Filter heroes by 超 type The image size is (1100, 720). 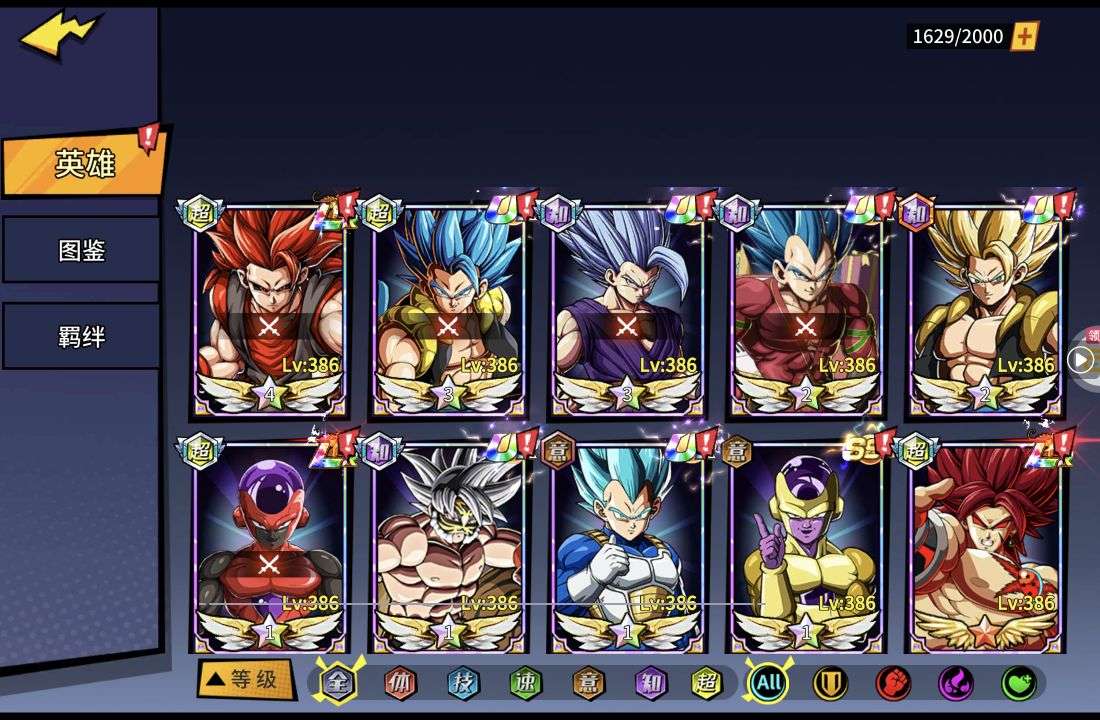(707, 683)
